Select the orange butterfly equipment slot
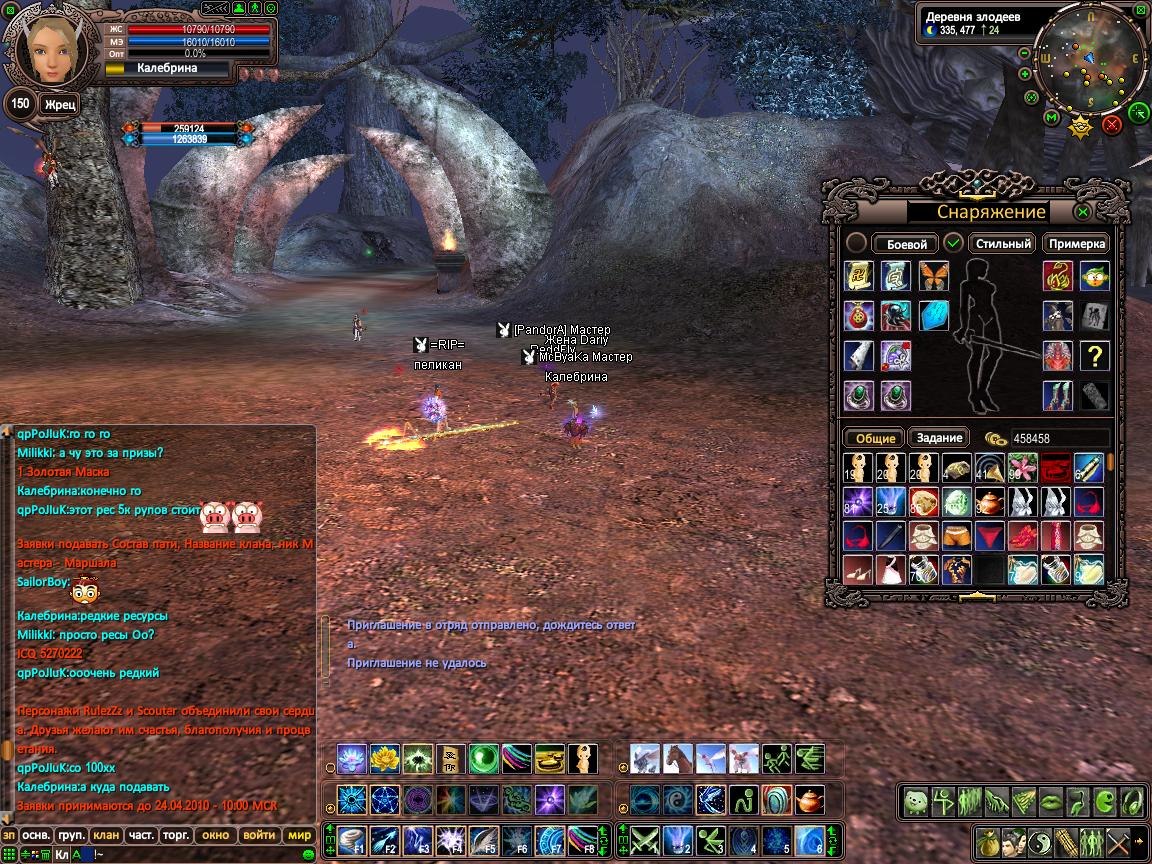Screen dimensions: 1152x864 934,275
